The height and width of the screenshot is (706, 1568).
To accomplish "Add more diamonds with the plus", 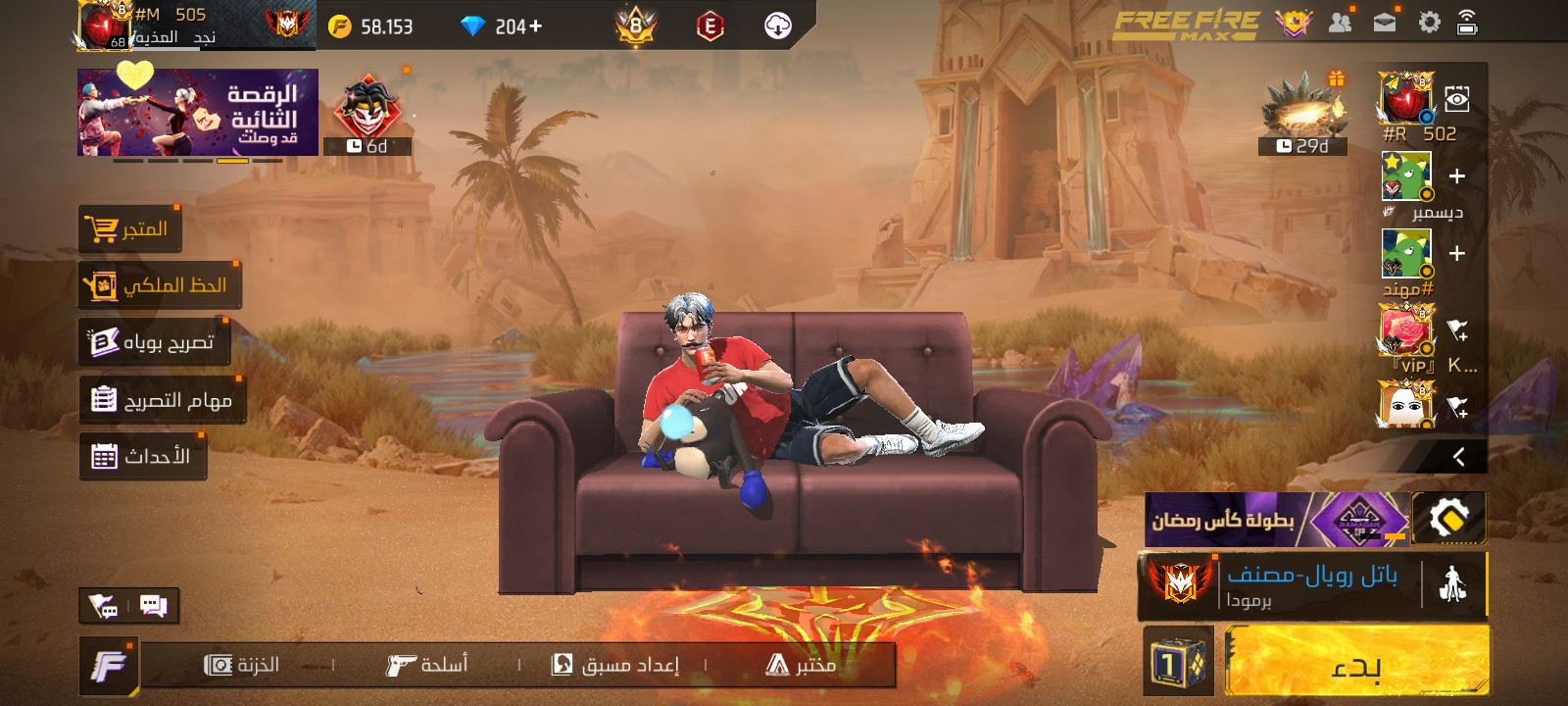I will 535,26.
